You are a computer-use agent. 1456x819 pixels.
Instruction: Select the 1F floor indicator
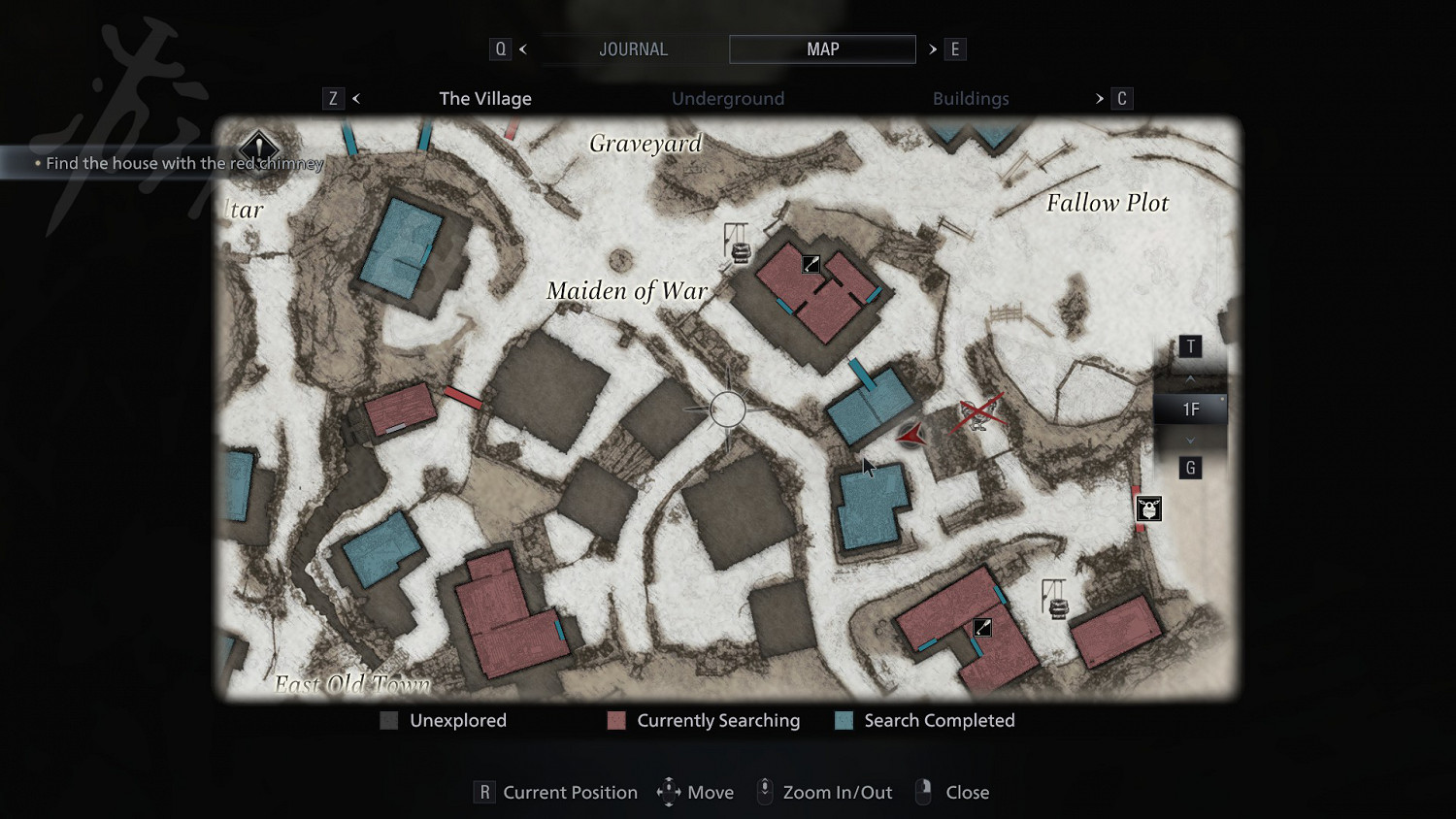pos(1190,409)
